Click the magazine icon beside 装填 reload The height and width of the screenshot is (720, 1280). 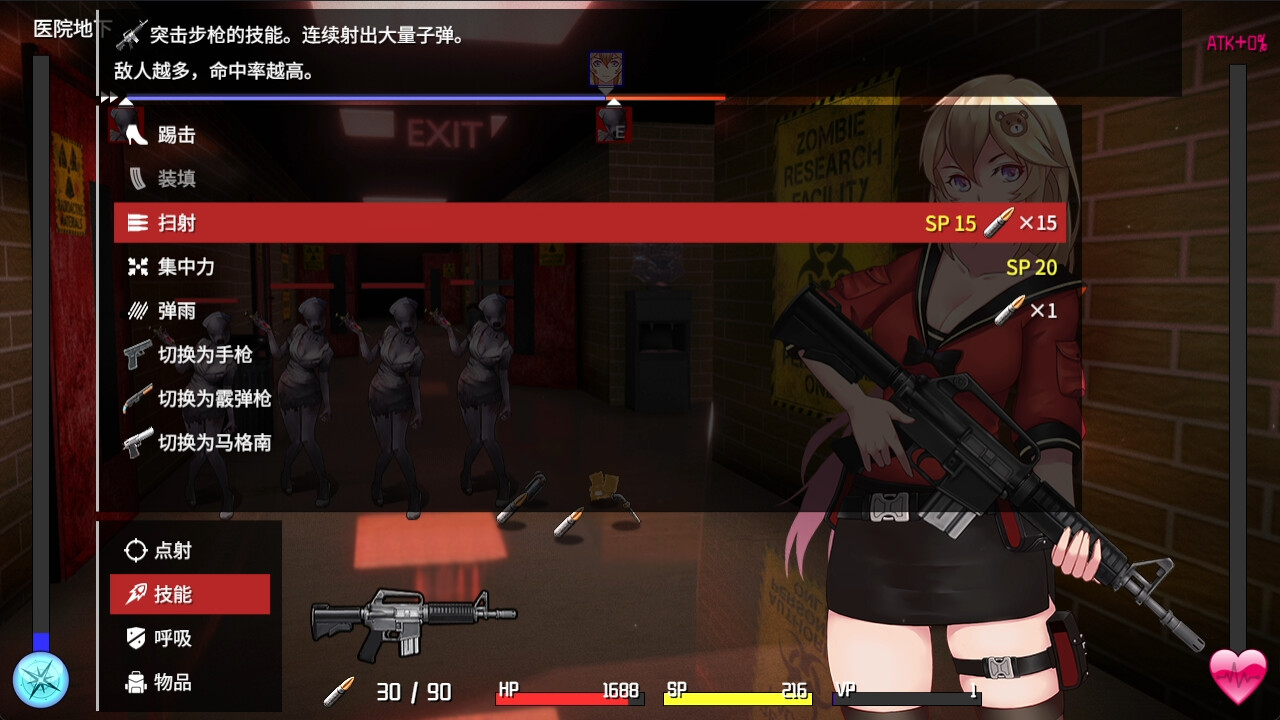[x=136, y=178]
